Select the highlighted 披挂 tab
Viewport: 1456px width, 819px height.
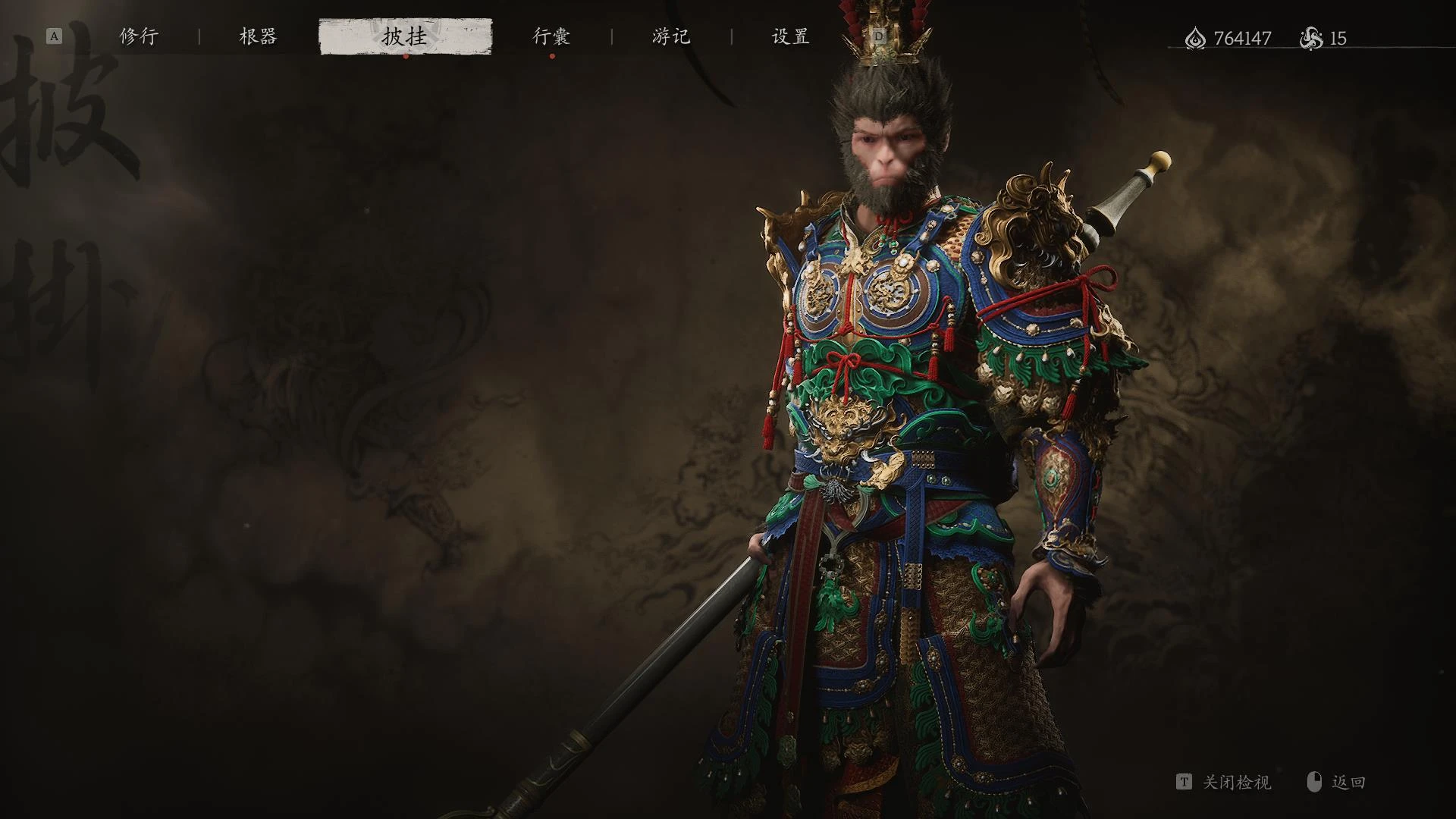[405, 36]
